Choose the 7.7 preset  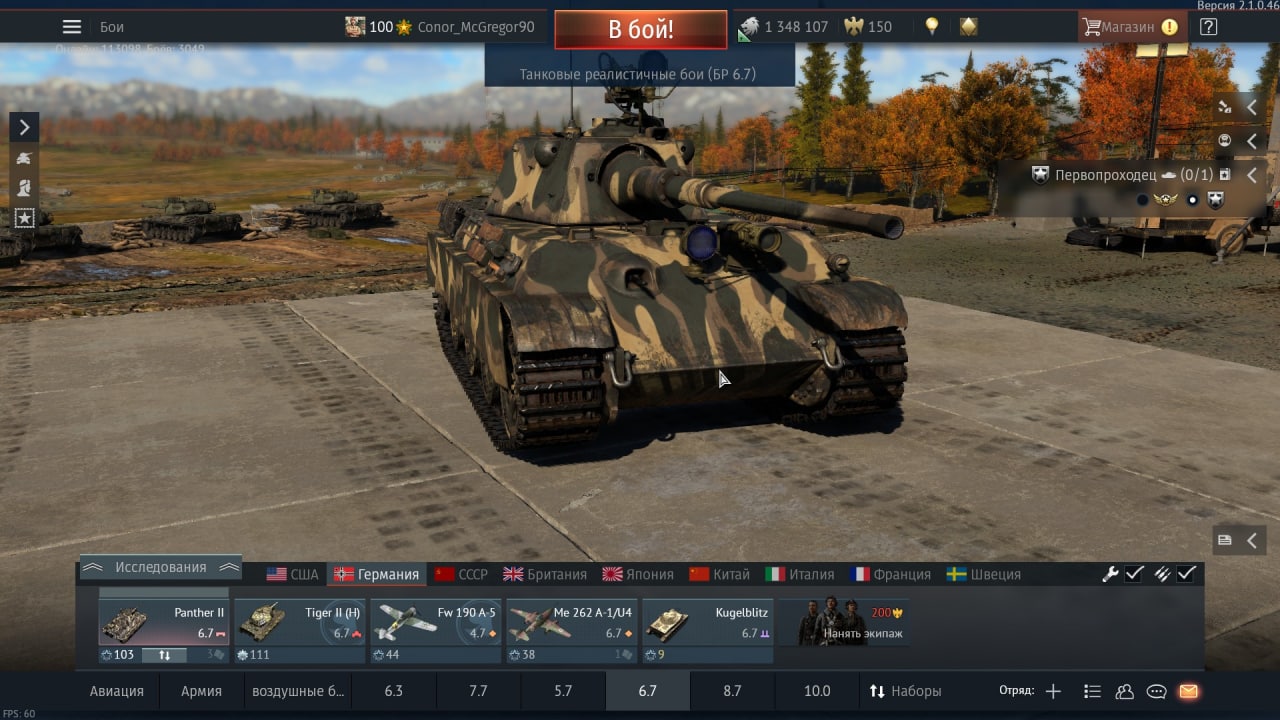[x=478, y=691]
